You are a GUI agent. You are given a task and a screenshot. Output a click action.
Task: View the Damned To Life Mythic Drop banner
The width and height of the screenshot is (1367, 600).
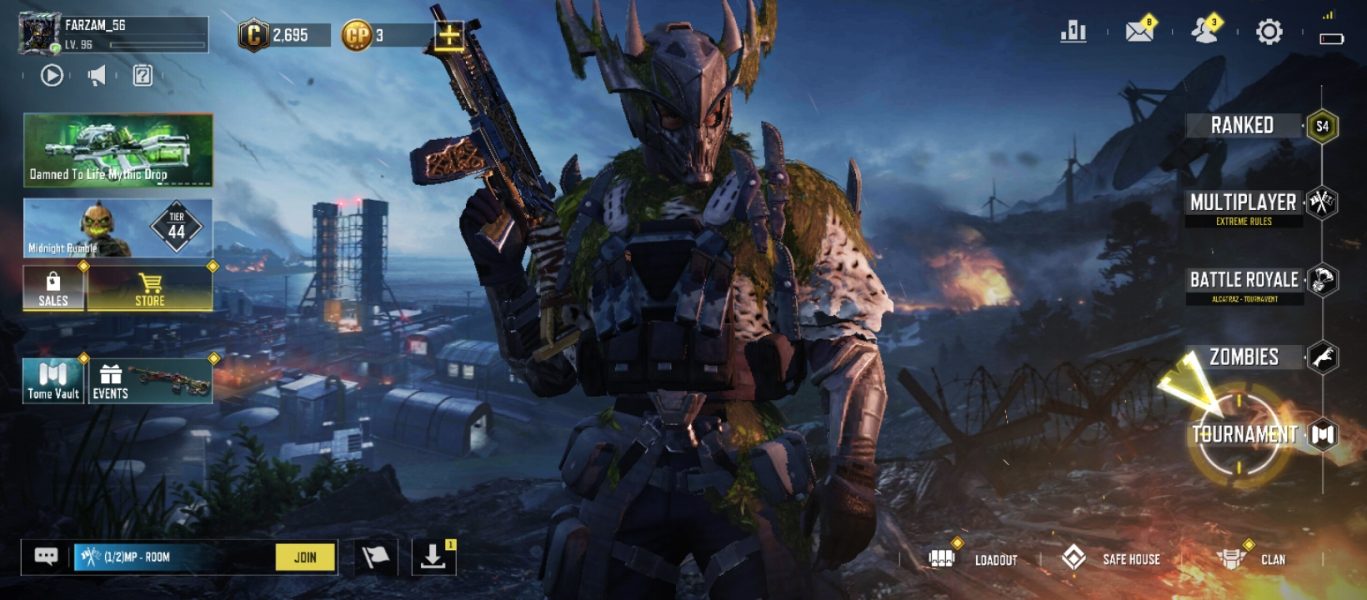point(118,150)
